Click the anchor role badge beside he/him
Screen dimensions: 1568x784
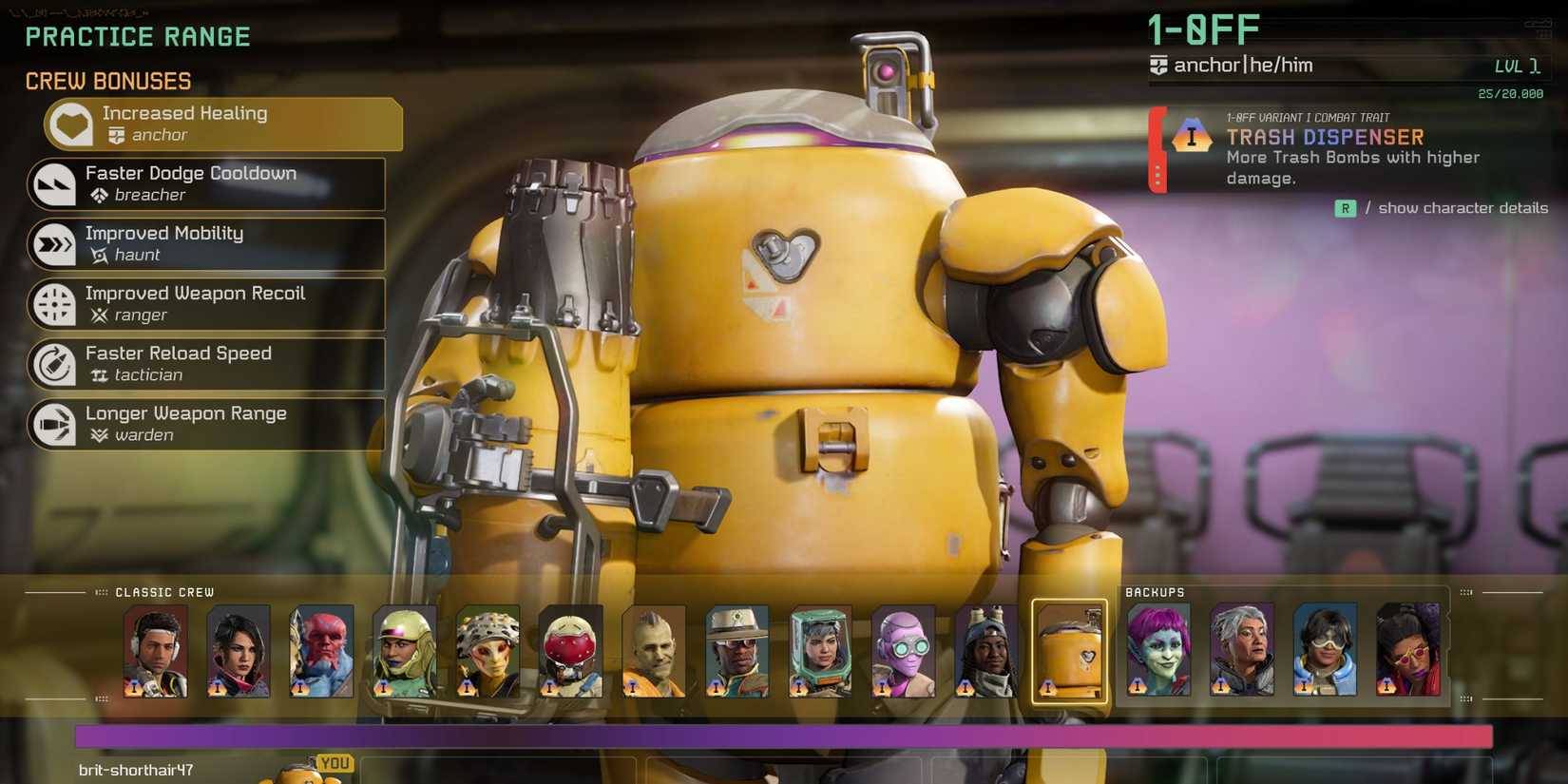[1157, 66]
